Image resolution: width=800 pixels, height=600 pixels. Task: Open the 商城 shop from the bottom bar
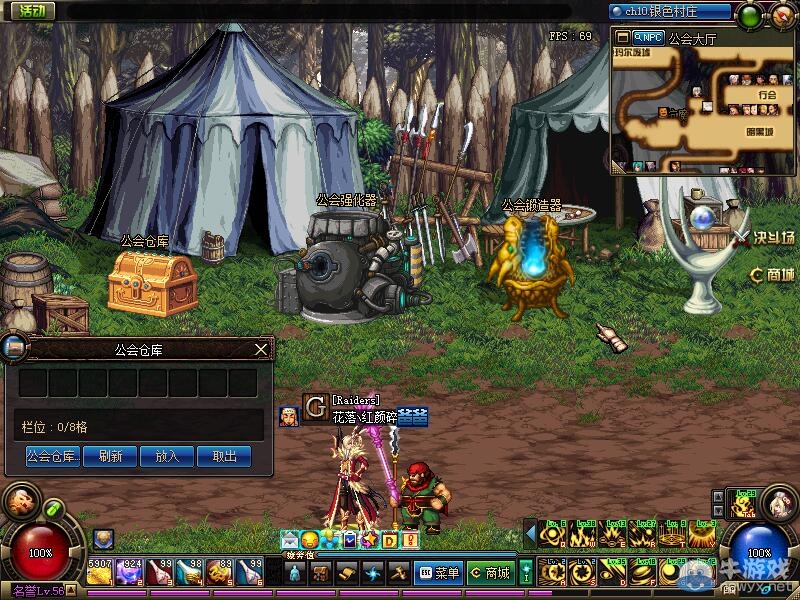pos(490,573)
